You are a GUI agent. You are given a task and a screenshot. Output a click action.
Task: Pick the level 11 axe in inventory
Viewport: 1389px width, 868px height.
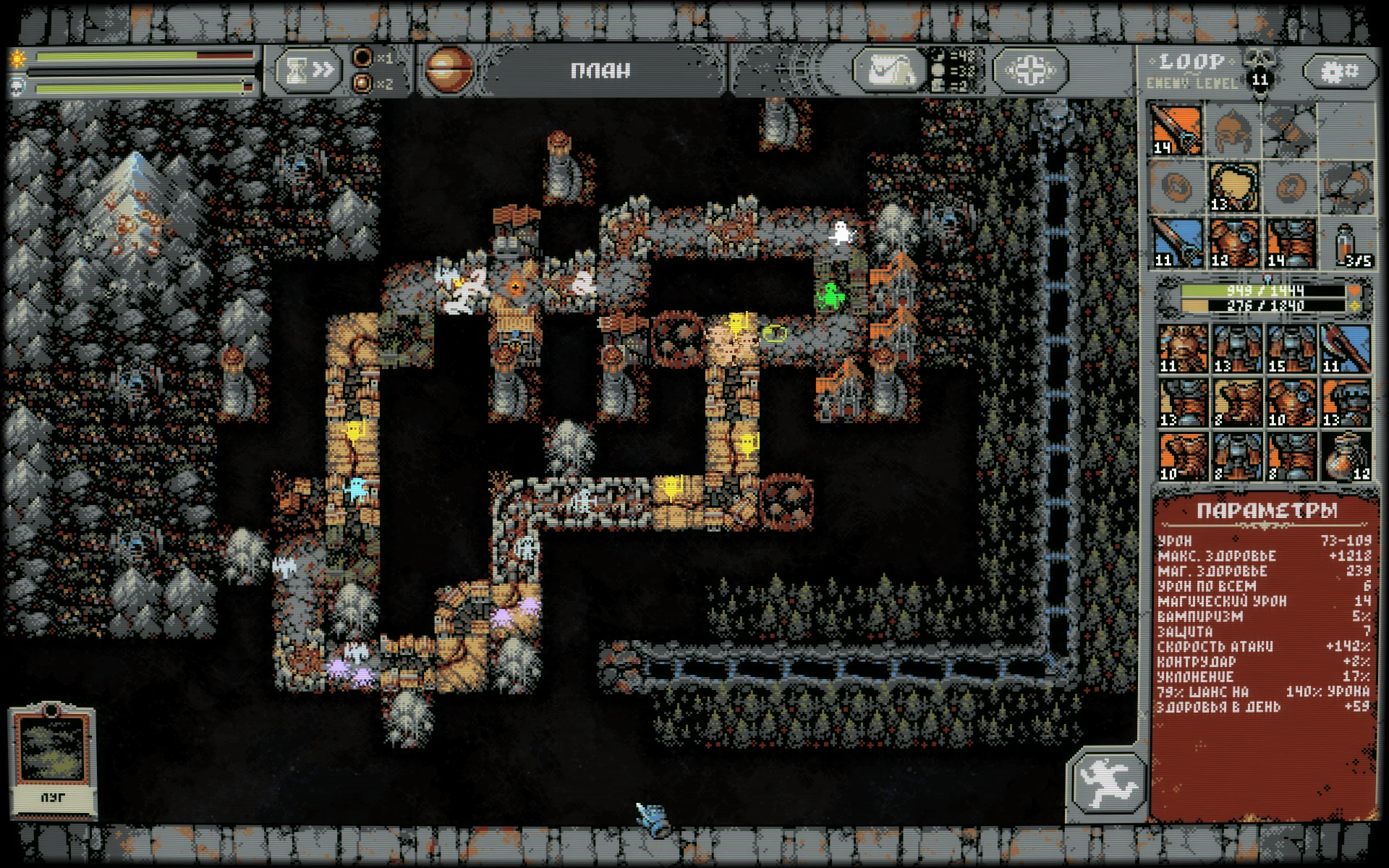point(1345,349)
